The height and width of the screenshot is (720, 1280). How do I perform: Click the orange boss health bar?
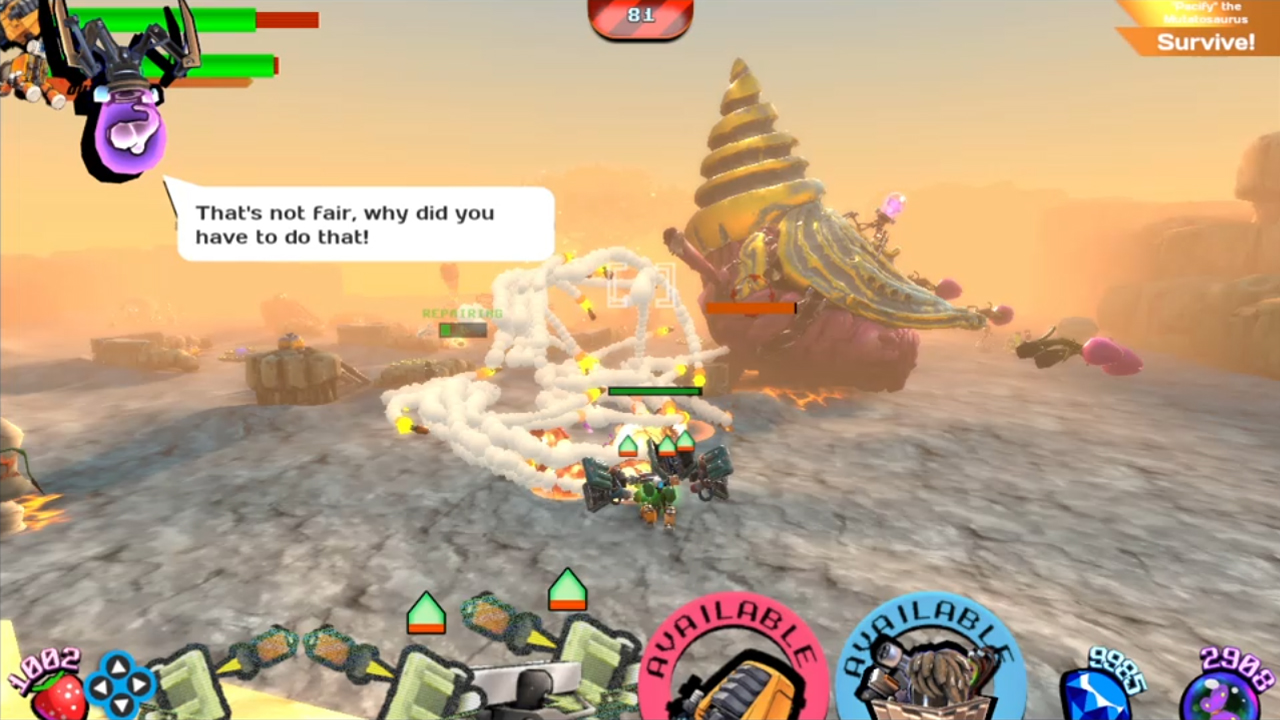click(x=752, y=308)
